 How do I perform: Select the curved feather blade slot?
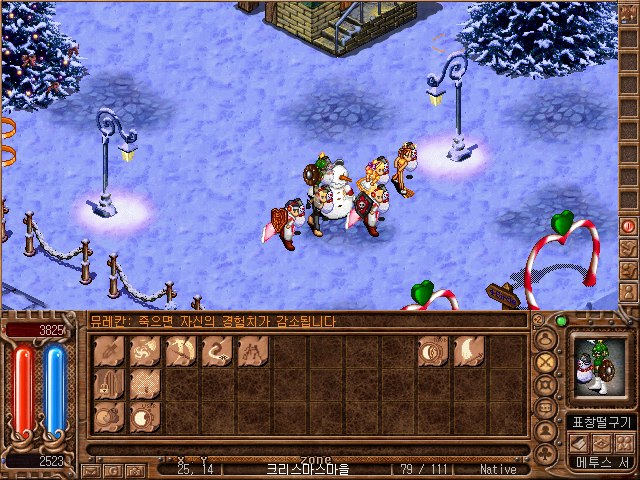point(470,350)
